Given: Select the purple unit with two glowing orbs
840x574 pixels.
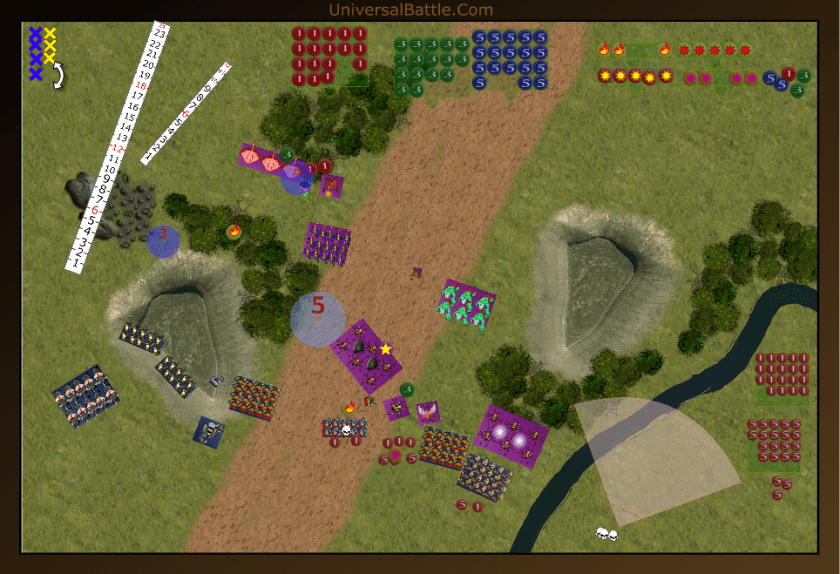Looking at the screenshot, I should 512,435.
